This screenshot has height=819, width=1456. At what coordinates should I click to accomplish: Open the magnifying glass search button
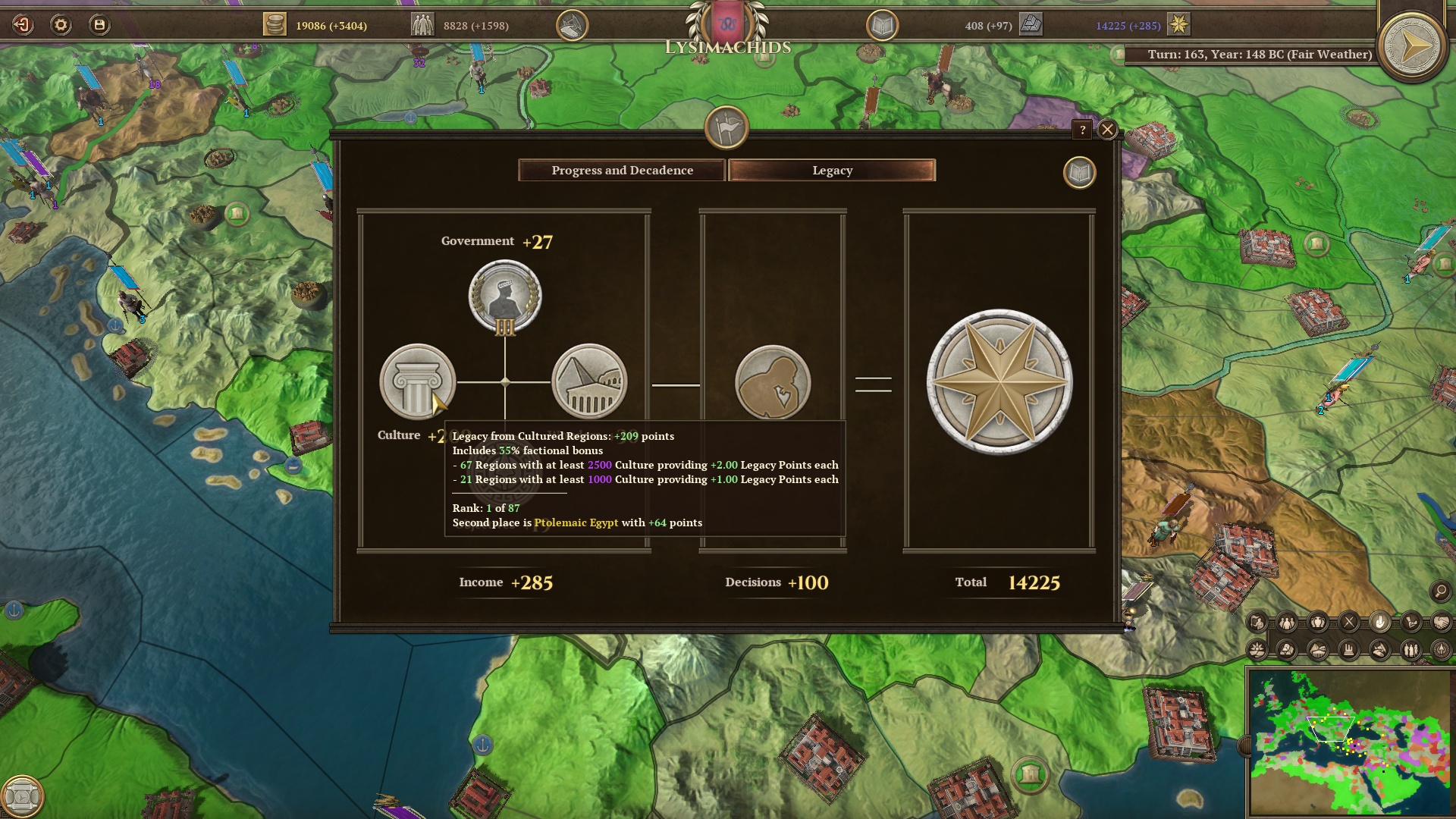pos(1440,591)
